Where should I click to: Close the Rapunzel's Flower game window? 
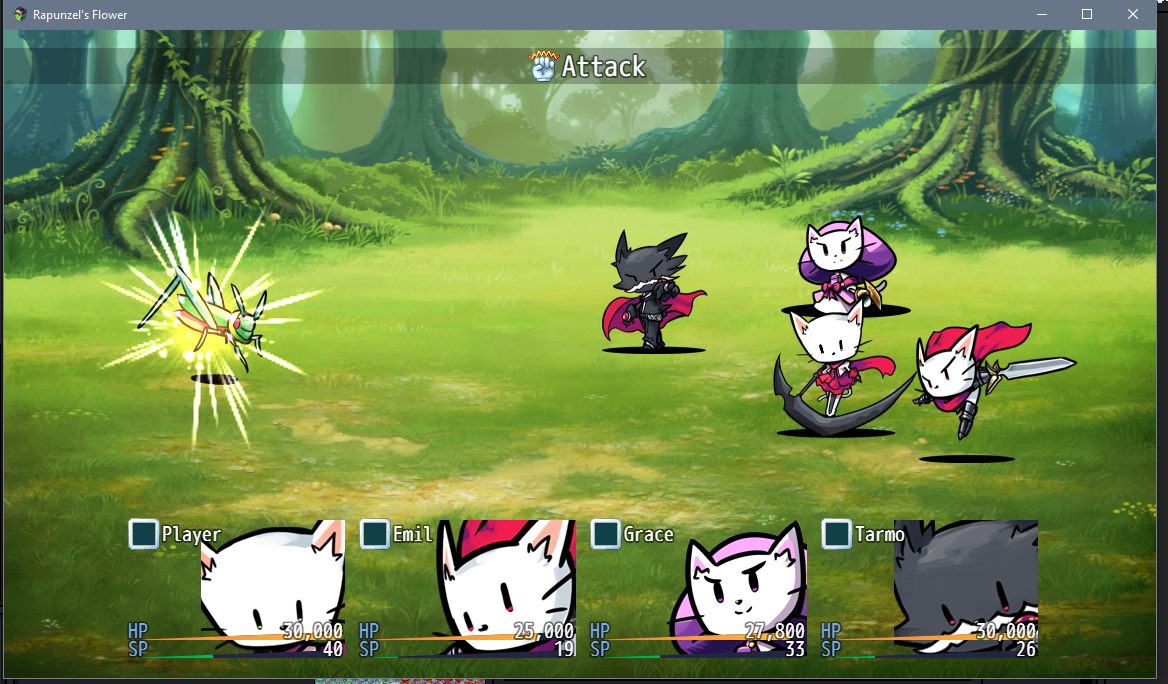[1132, 15]
